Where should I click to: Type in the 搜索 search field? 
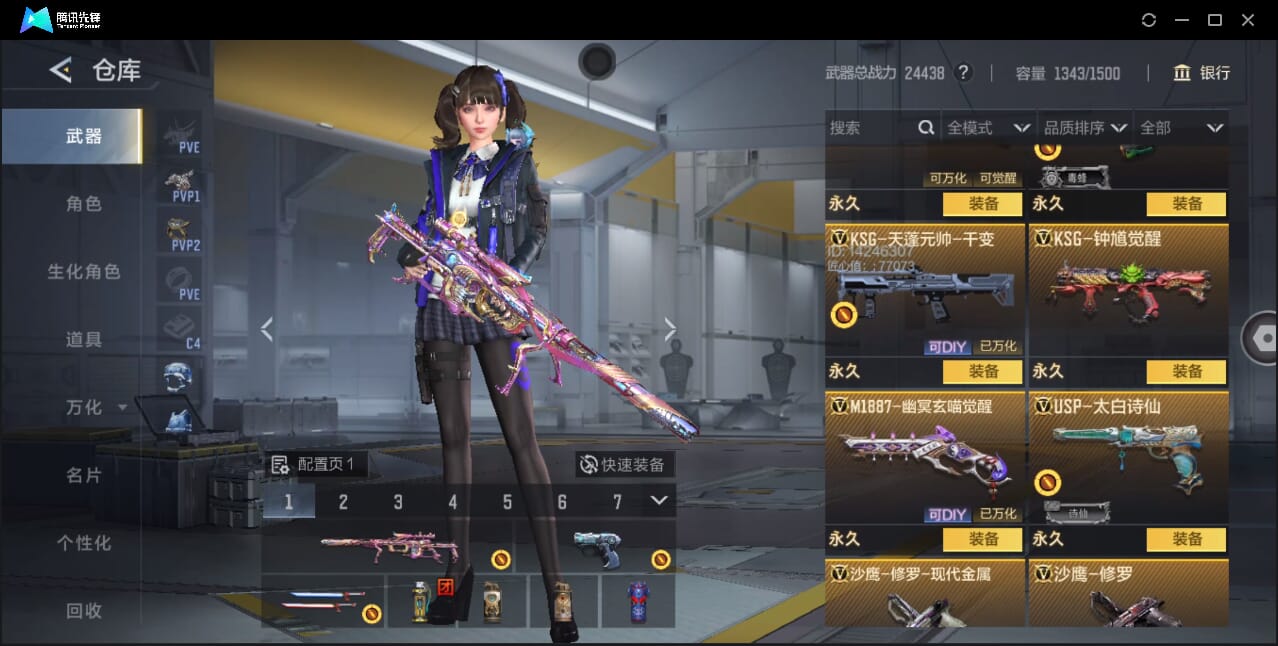[x=872, y=128]
